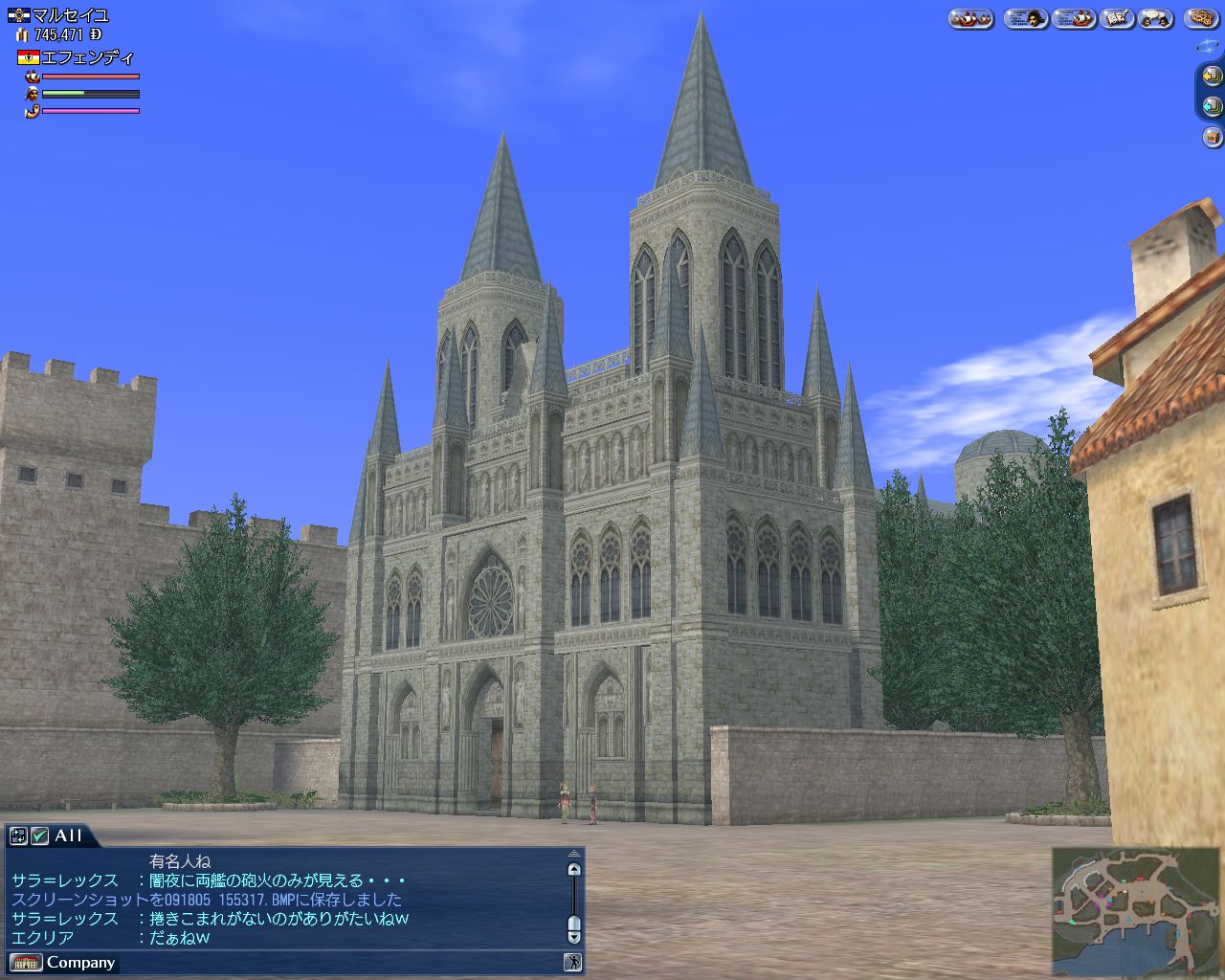Switch to the All chat tab
Image resolution: width=1225 pixels, height=980 pixels.
[68, 835]
